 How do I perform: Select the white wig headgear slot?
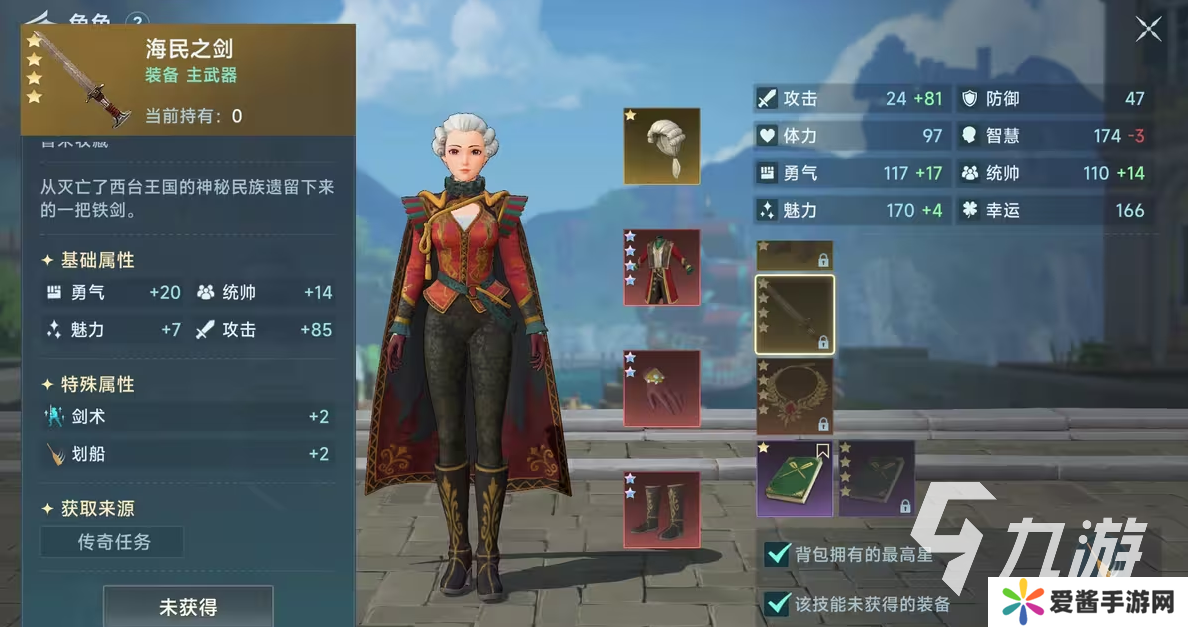click(661, 146)
